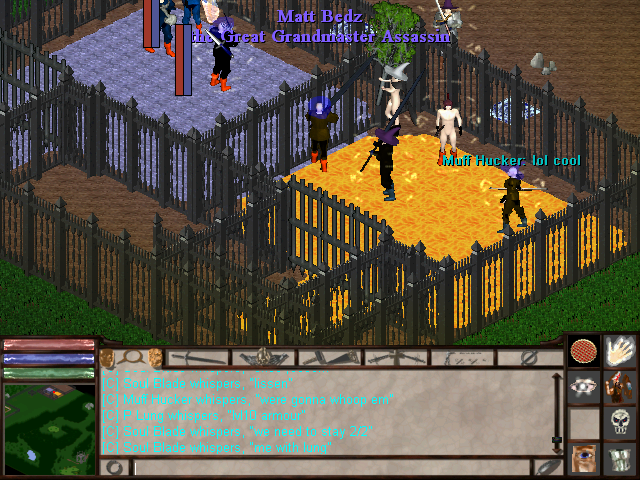The height and width of the screenshot is (480, 640).
Task: Select the bloodied warrior icon
Action: coord(621,388)
